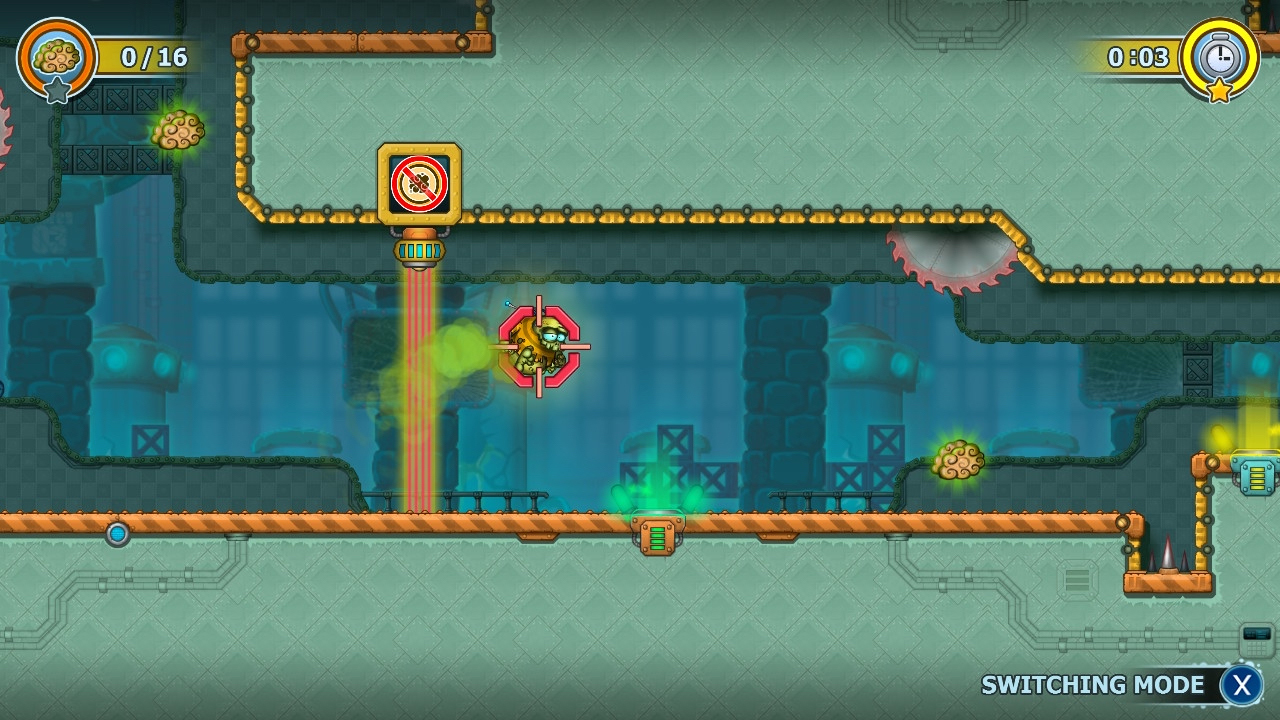Click the crosshair target on the zombie
The height and width of the screenshot is (720, 1280).
(541, 348)
